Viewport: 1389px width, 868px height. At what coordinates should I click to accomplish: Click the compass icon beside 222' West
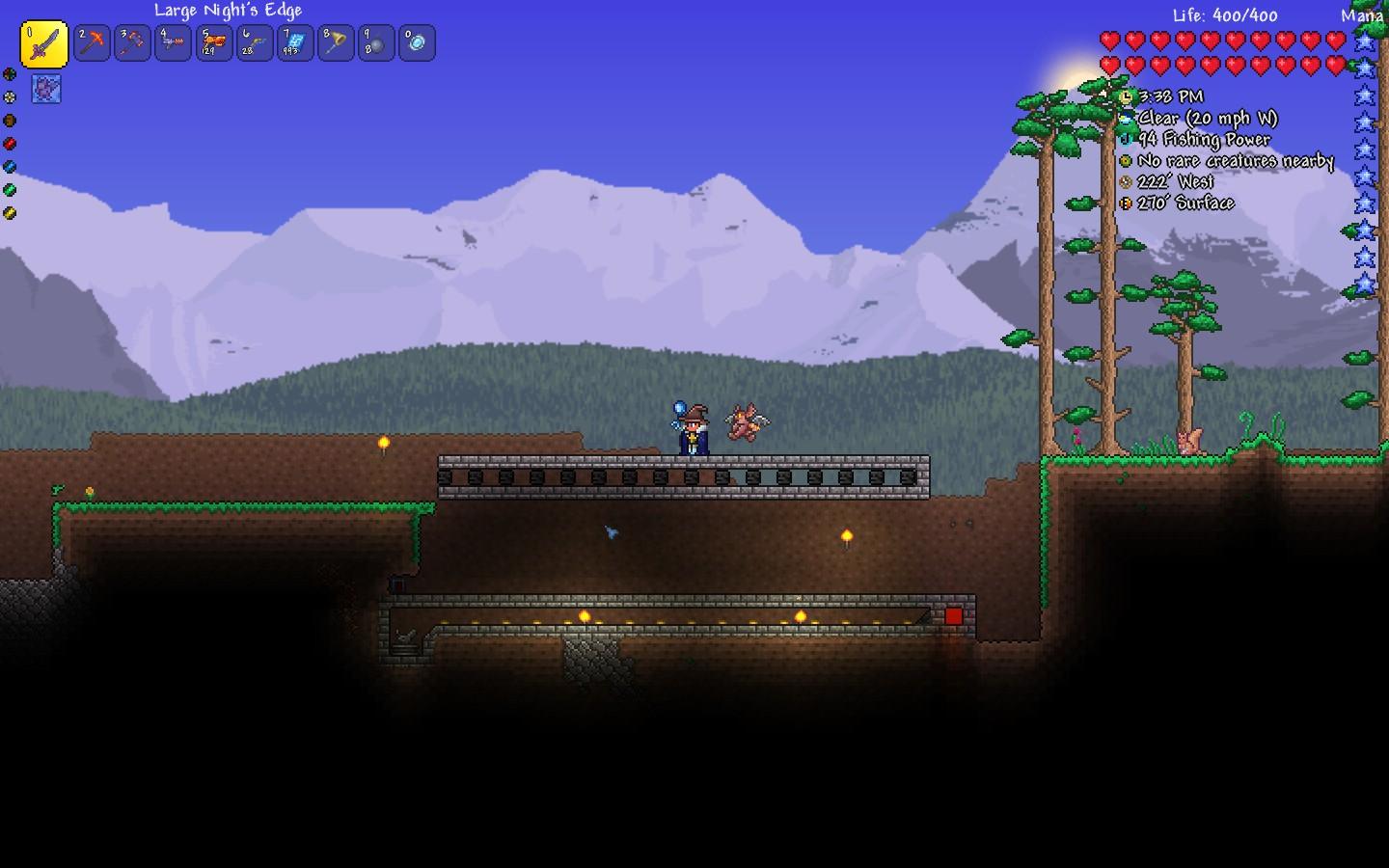click(1126, 181)
